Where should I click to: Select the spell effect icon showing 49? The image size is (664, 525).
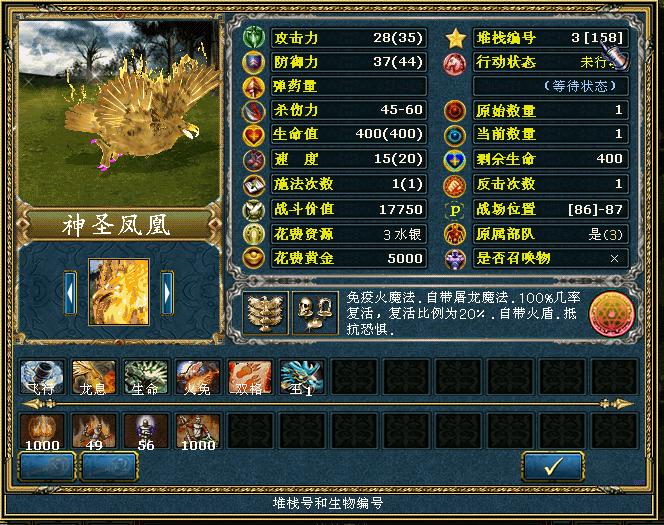pyautogui.click(x=95, y=431)
